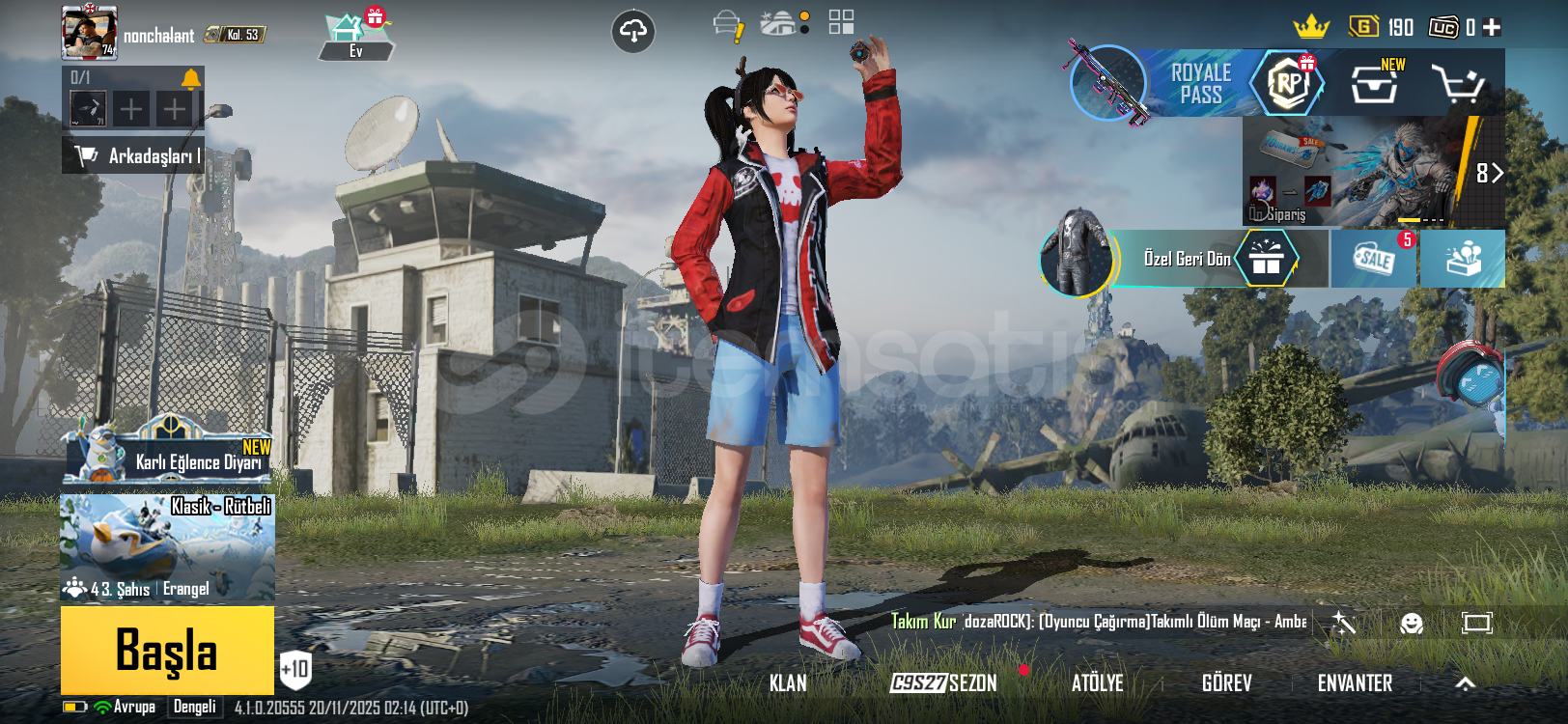Screen dimensions: 1568x724
Task: Expand the bottom menu with the up arrow
Action: (x=1465, y=683)
